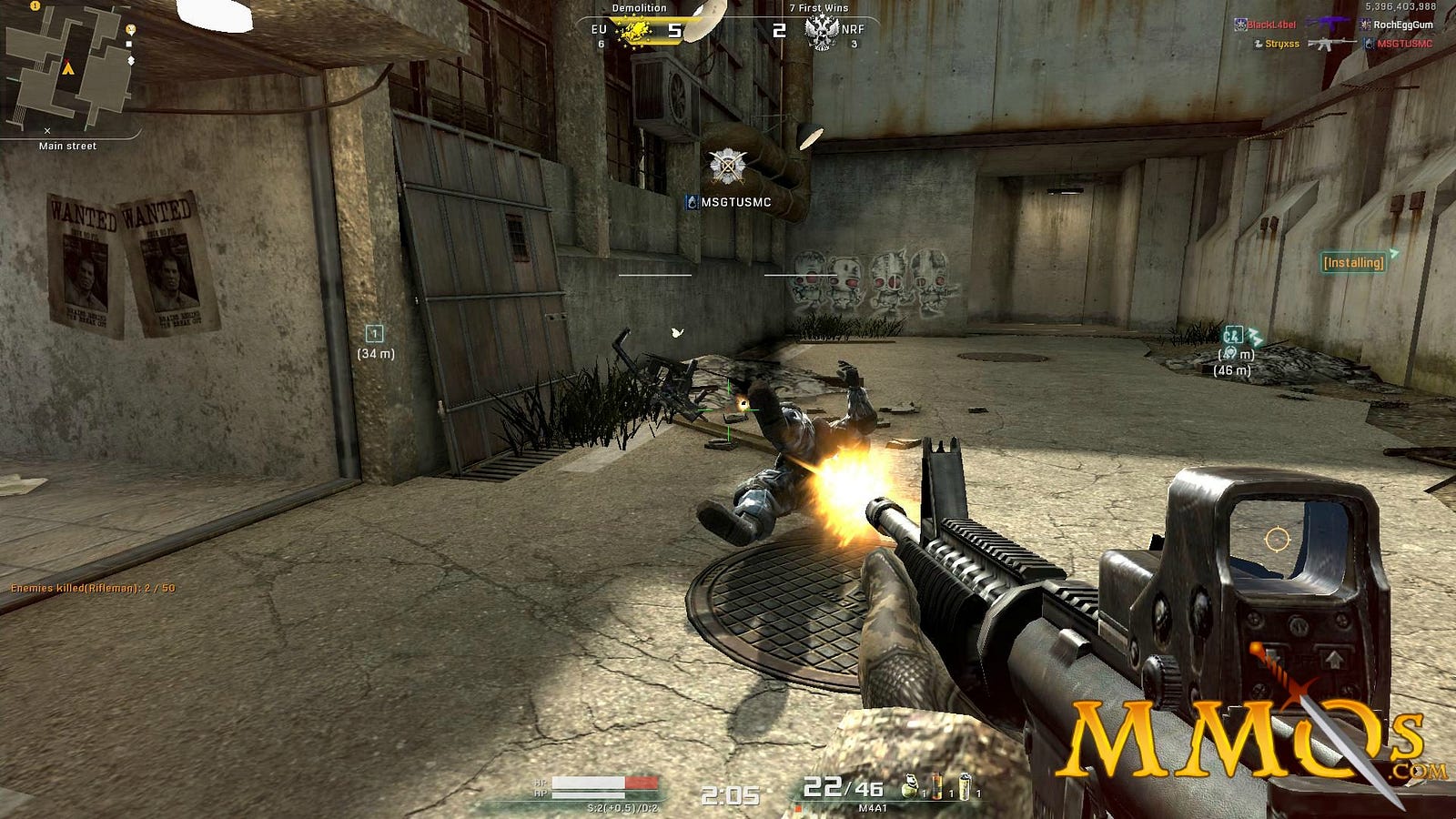The height and width of the screenshot is (819, 1456).
Task: Select the frag grenade icon
Action: pyautogui.click(x=910, y=786)
